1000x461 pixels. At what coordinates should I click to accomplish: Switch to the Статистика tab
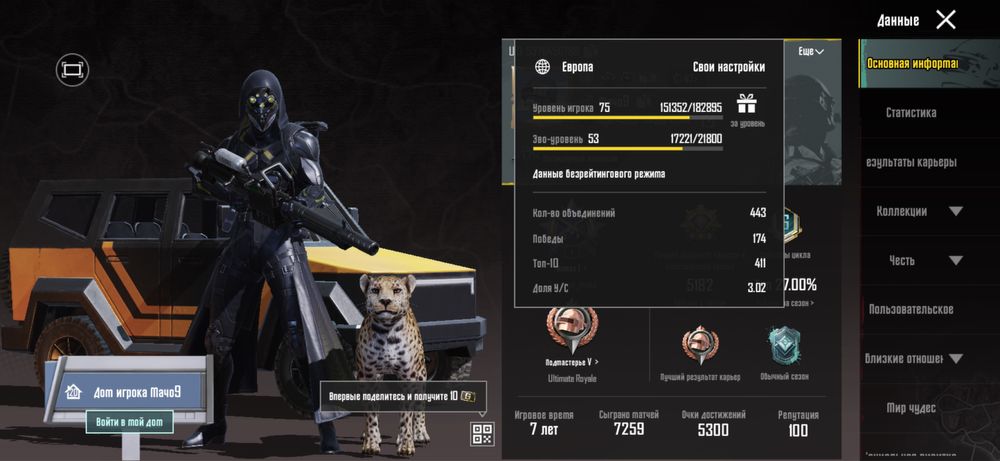(x=911, y=113)
